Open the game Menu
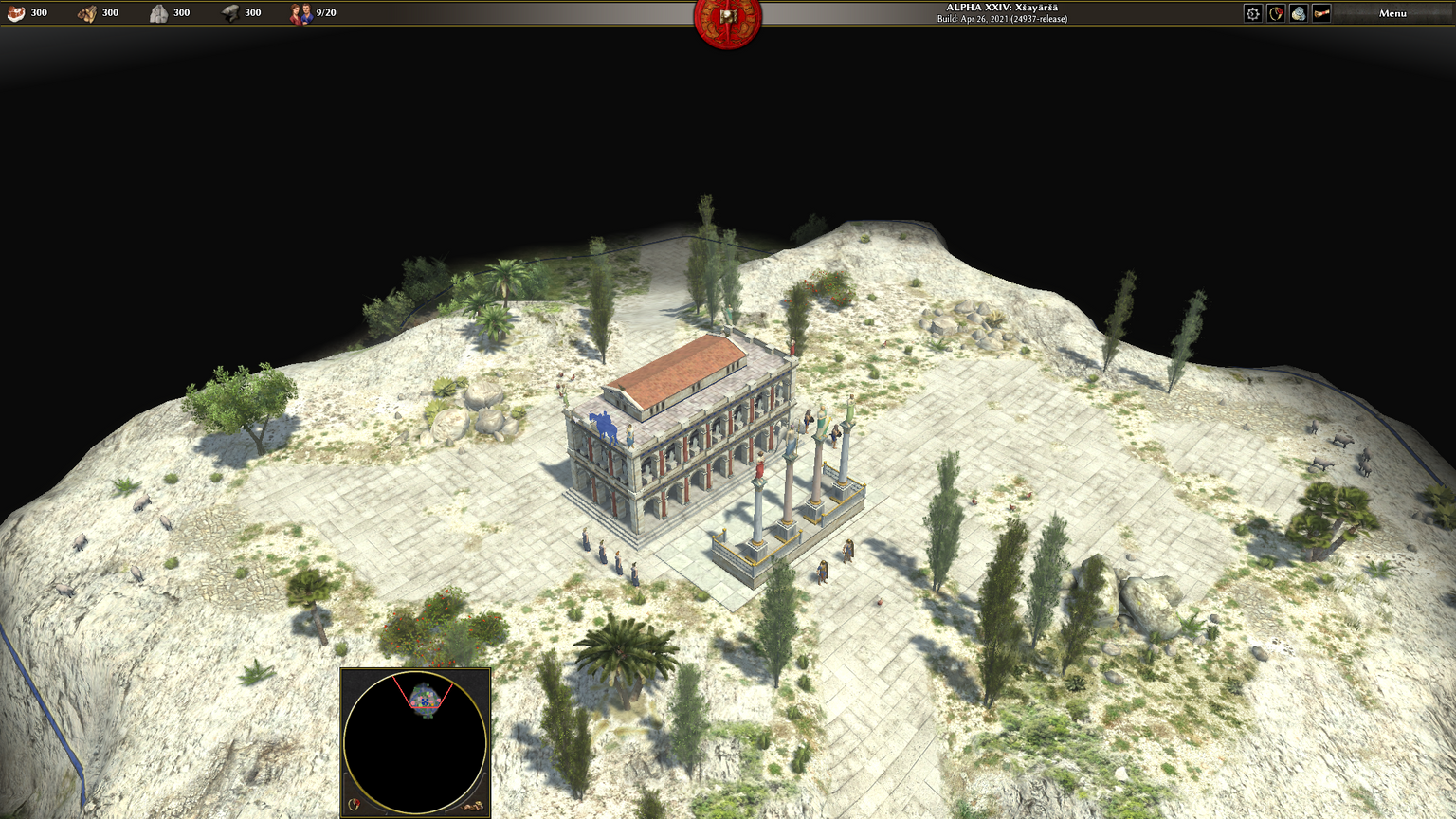 point(1392,13)
